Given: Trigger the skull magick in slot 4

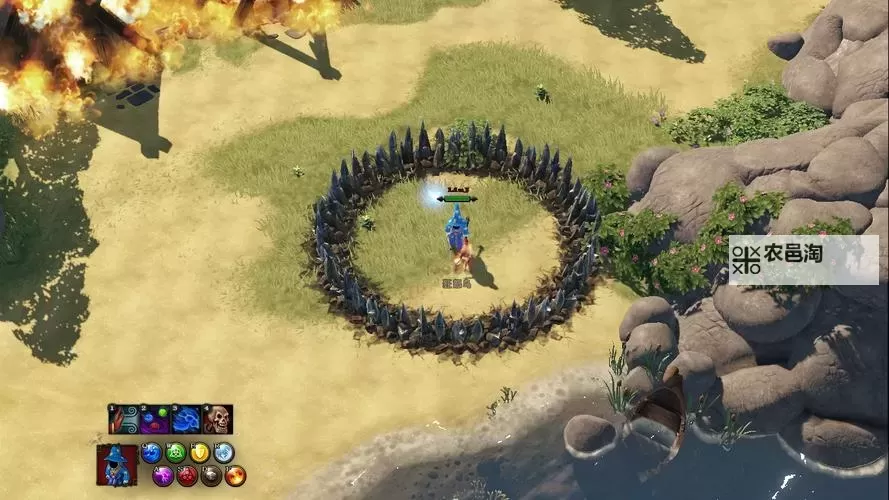Looking at the screenshot, I should pyautogui.click(x=217, y=419).
